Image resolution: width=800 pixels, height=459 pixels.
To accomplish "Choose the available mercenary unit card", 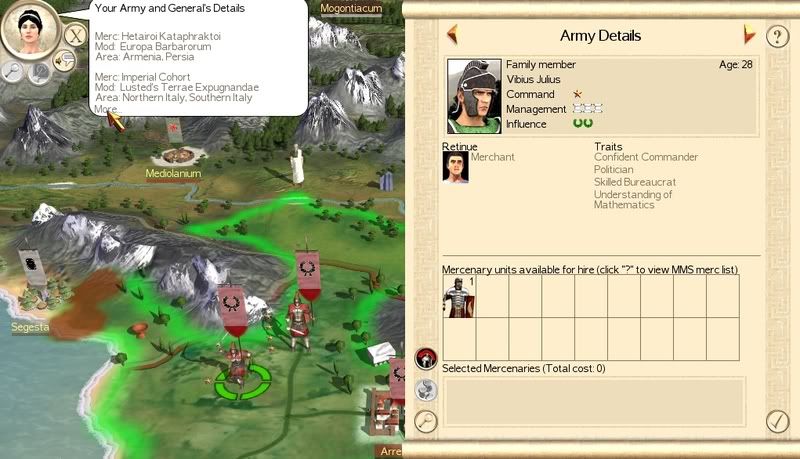I will pyautogui.click(x=458, y=297).
